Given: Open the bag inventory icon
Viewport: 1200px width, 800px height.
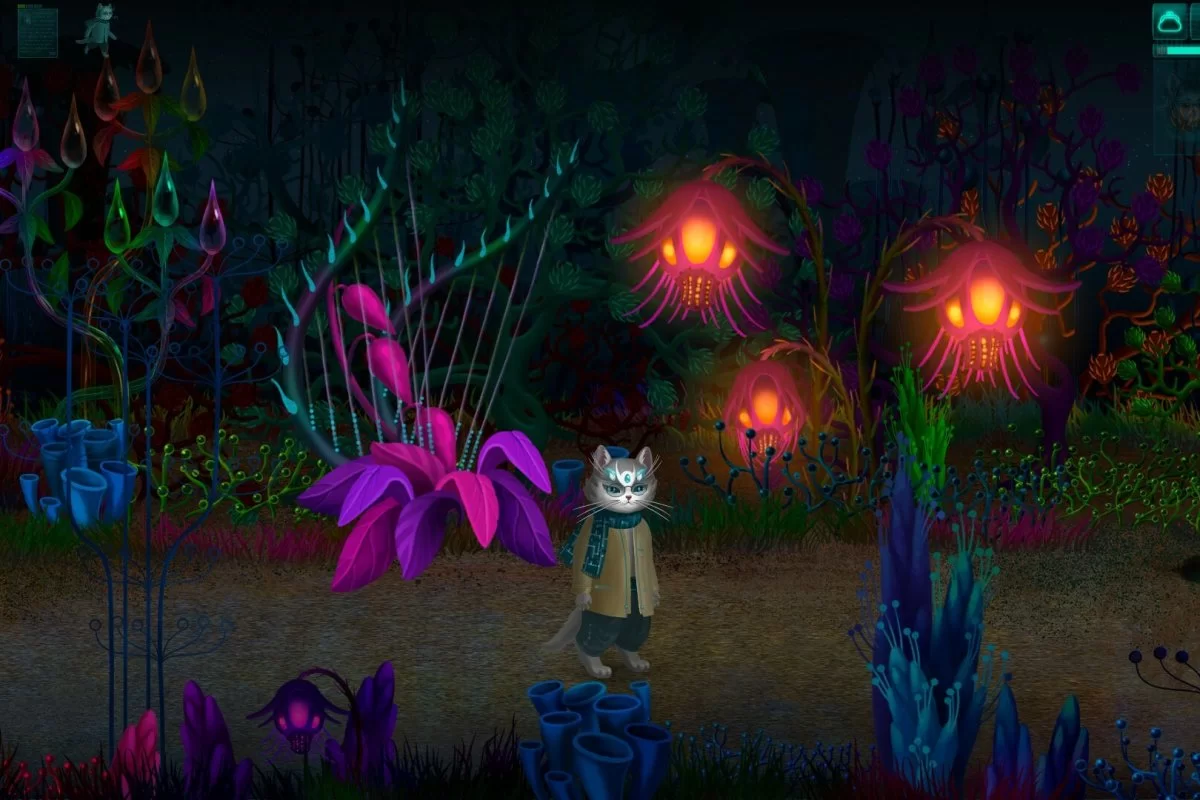Looking at the screenshot, I should pos(1168,21).
